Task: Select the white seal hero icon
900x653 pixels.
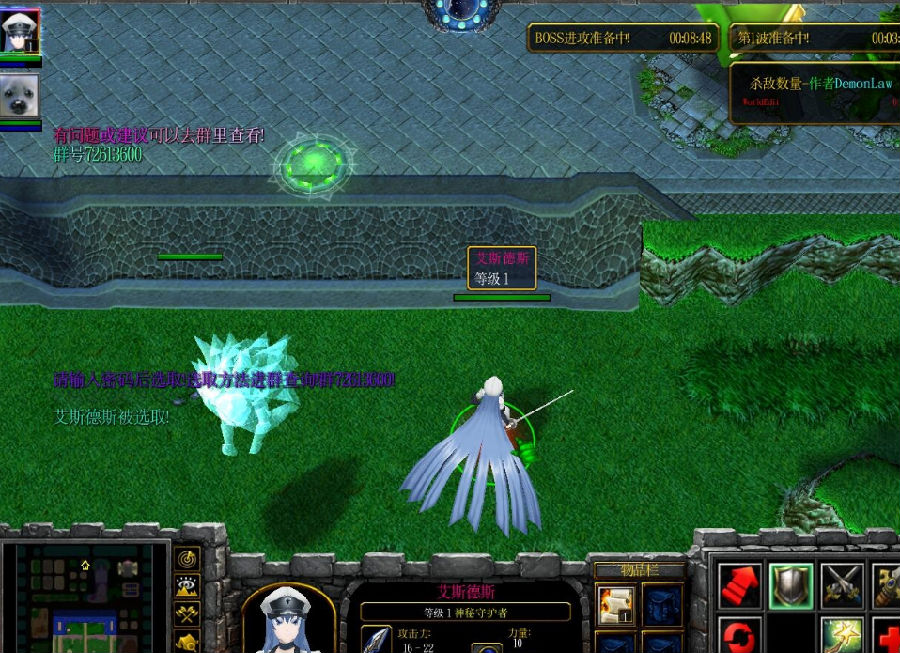Action: click(20, 95)
